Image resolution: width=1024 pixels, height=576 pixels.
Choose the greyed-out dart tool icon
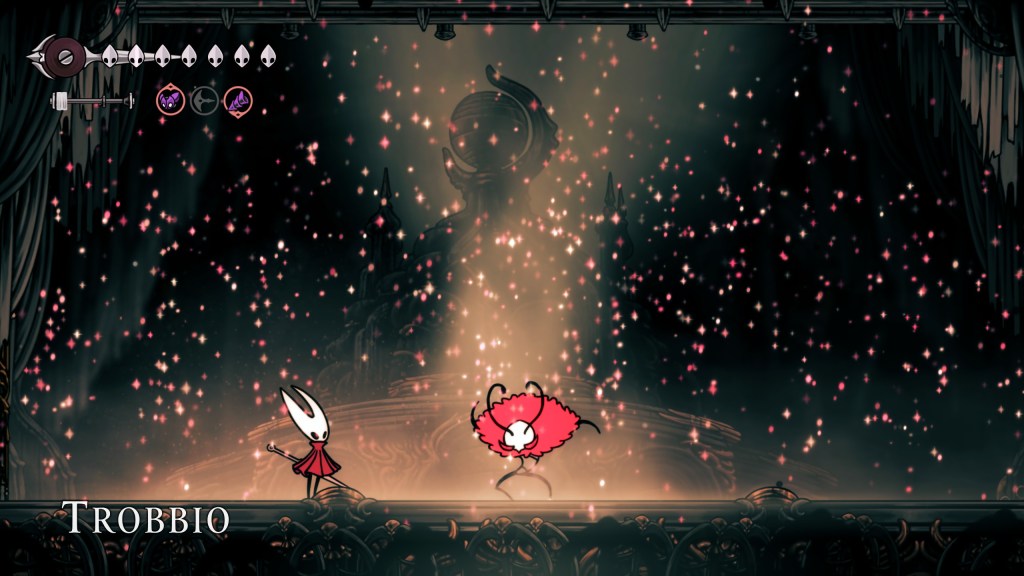[204, 100]
